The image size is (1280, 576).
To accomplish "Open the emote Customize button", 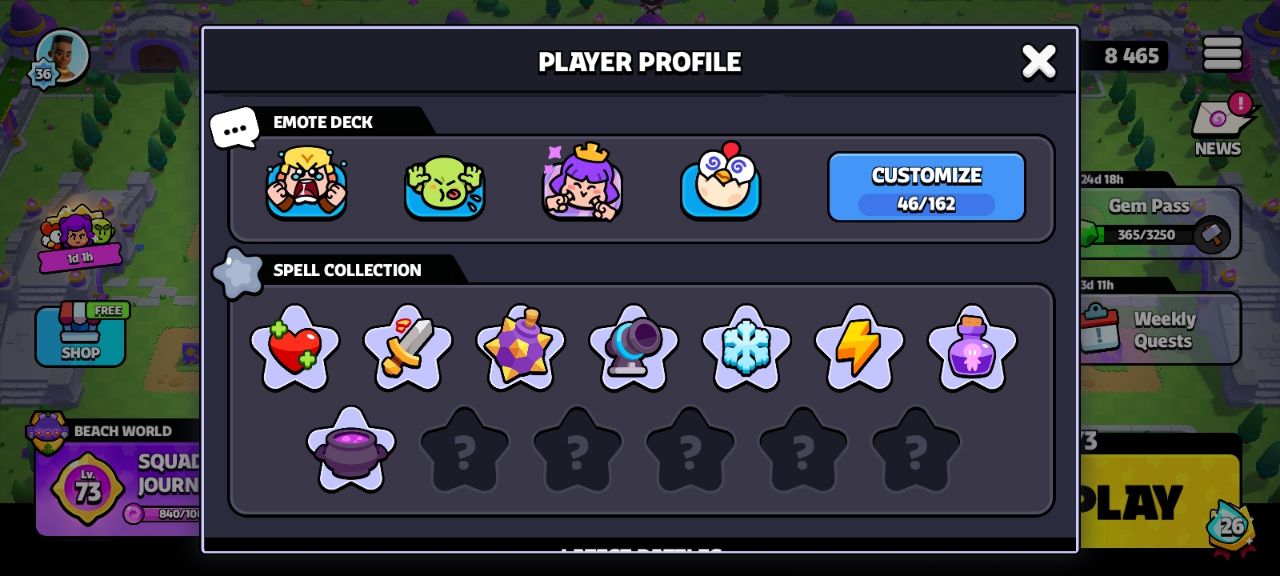I will point(926,187).
